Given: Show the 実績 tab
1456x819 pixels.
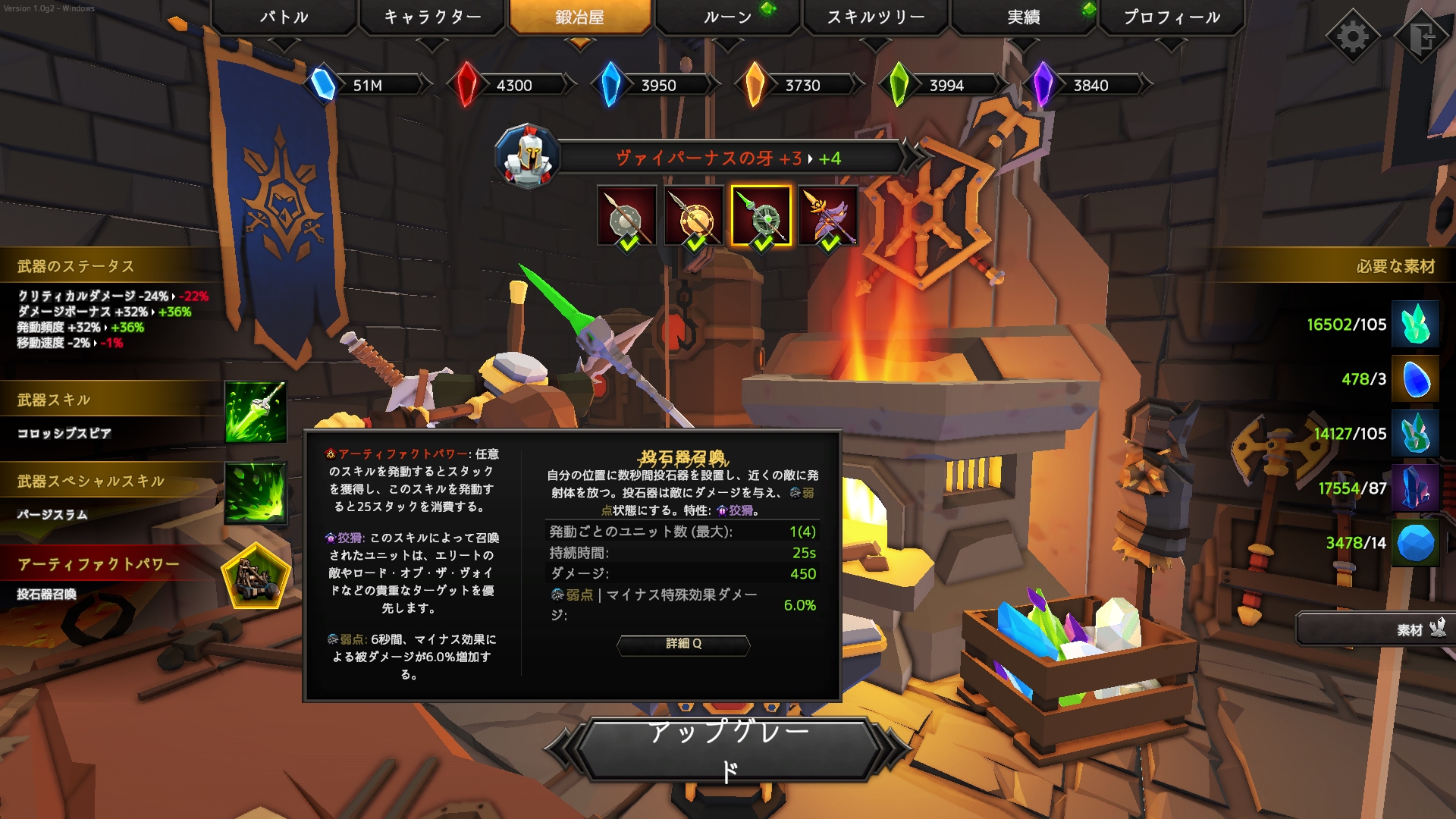Looking at the screenshot, I should (x=1024, y=17).
